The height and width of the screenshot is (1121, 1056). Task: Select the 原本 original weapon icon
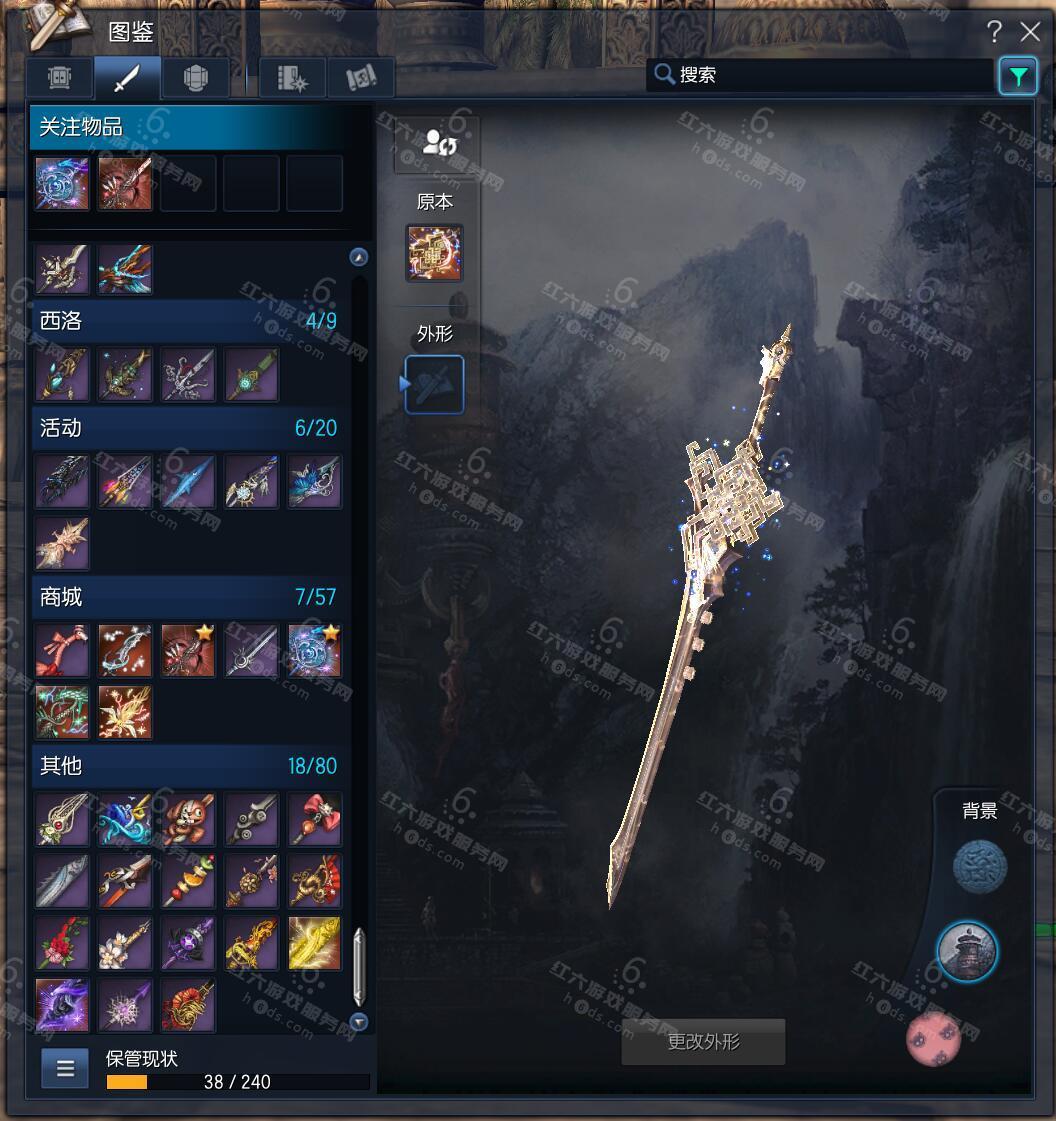click(434, 253)
